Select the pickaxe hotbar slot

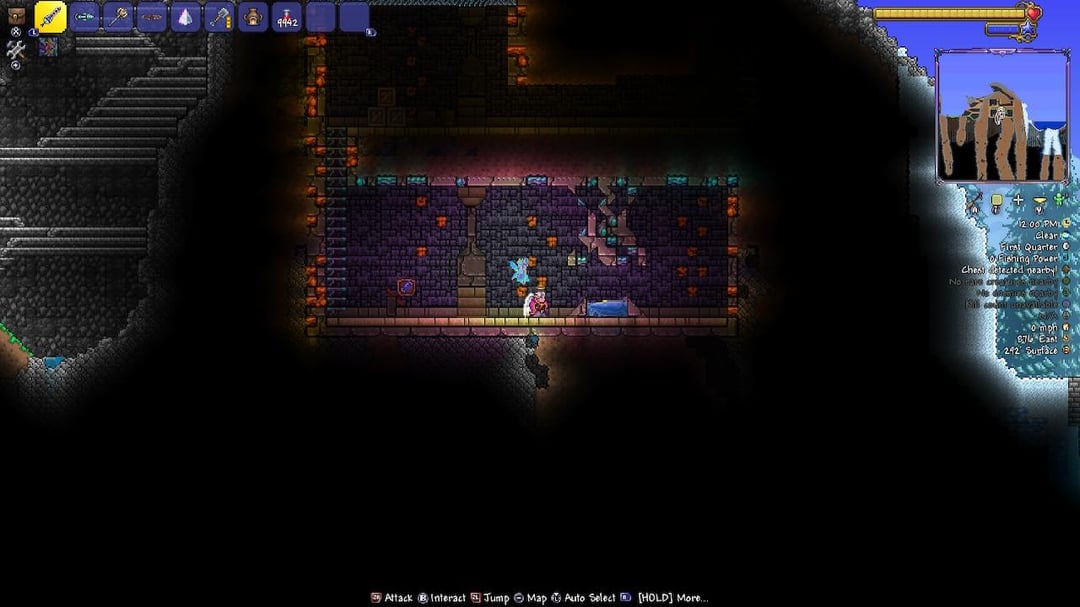(x=119, y=17)
